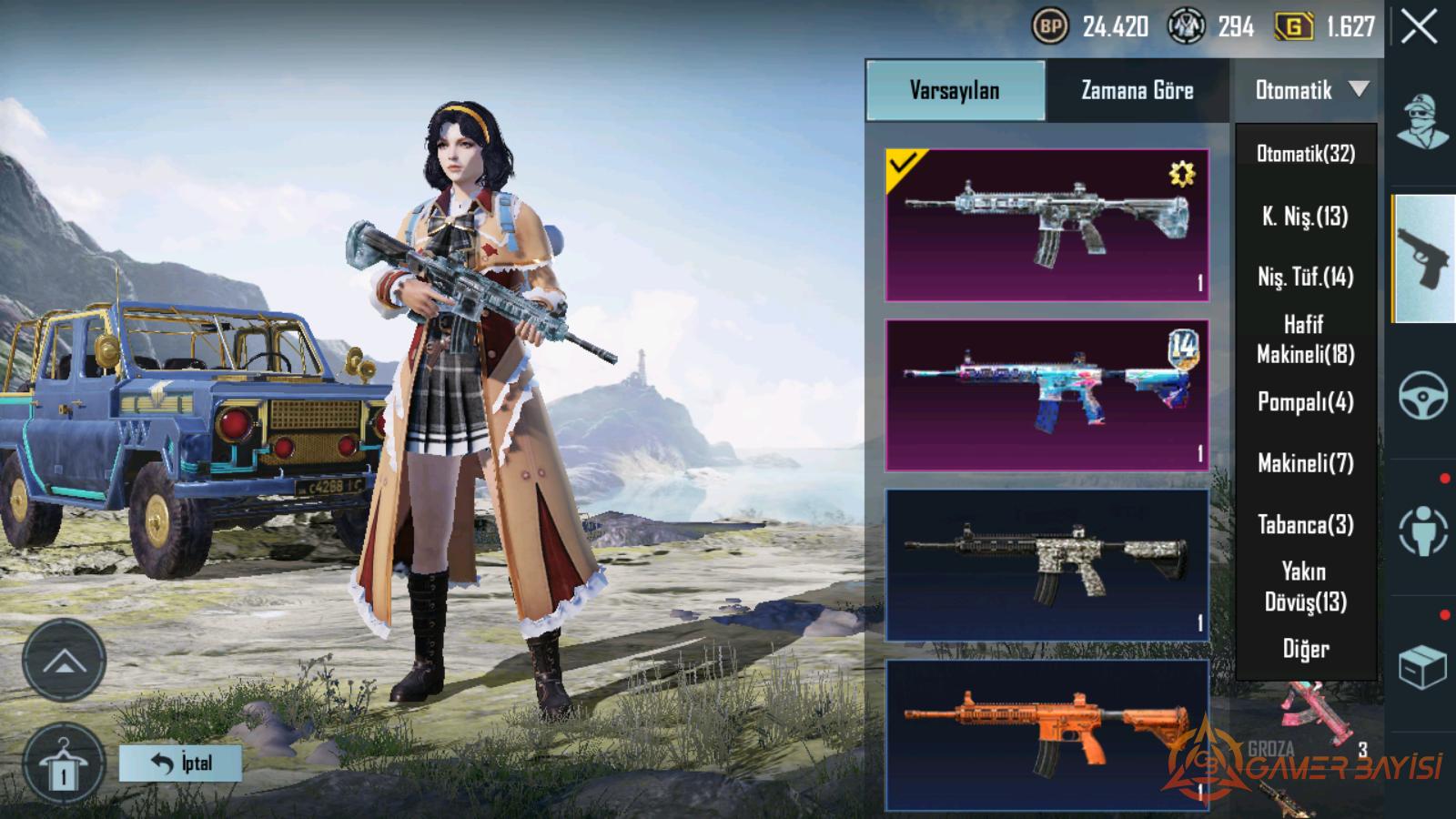Switch to the Varsayılan sort tab

(955, 90)
